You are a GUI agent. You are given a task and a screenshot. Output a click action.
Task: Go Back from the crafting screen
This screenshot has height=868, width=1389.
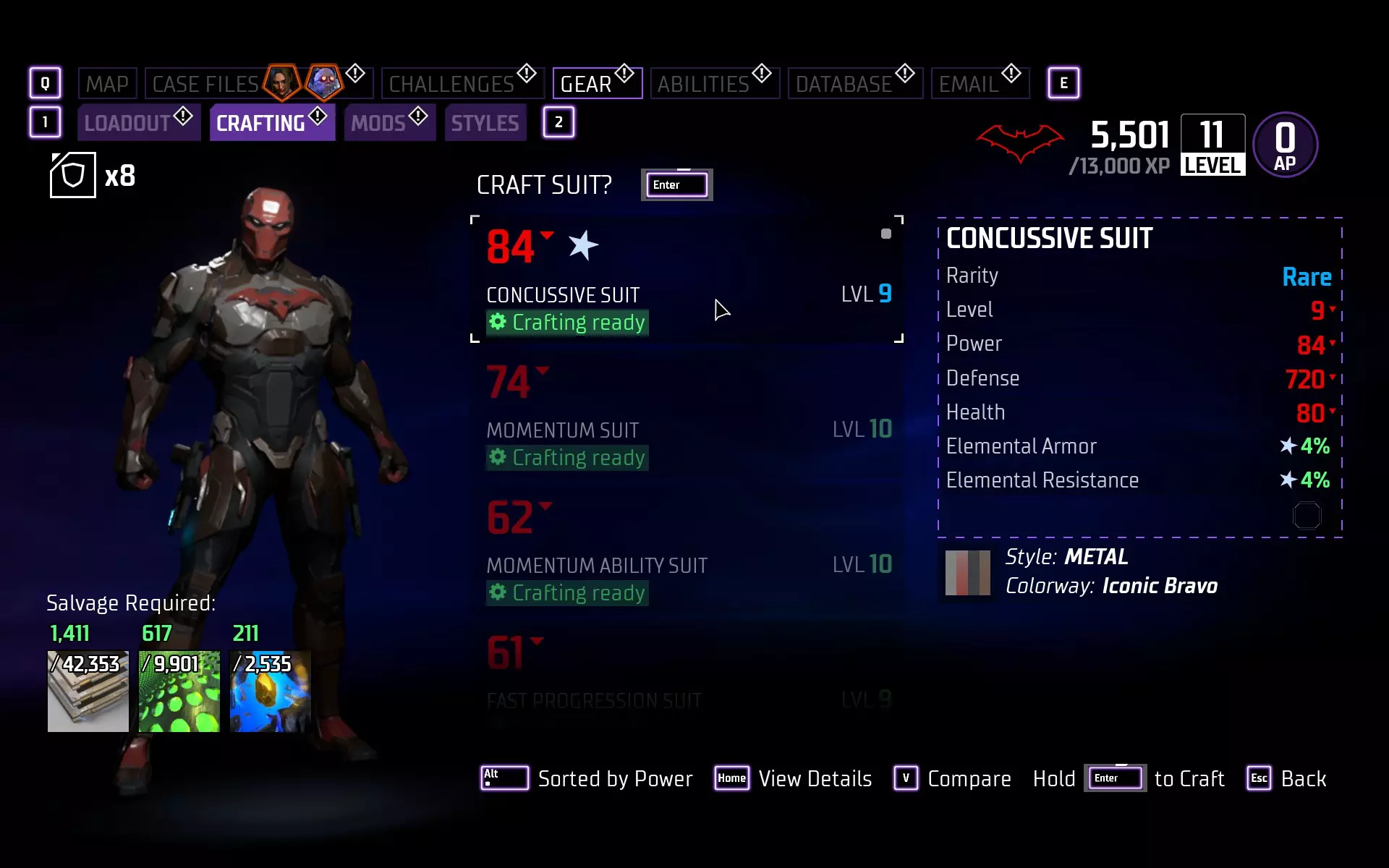1286,778
